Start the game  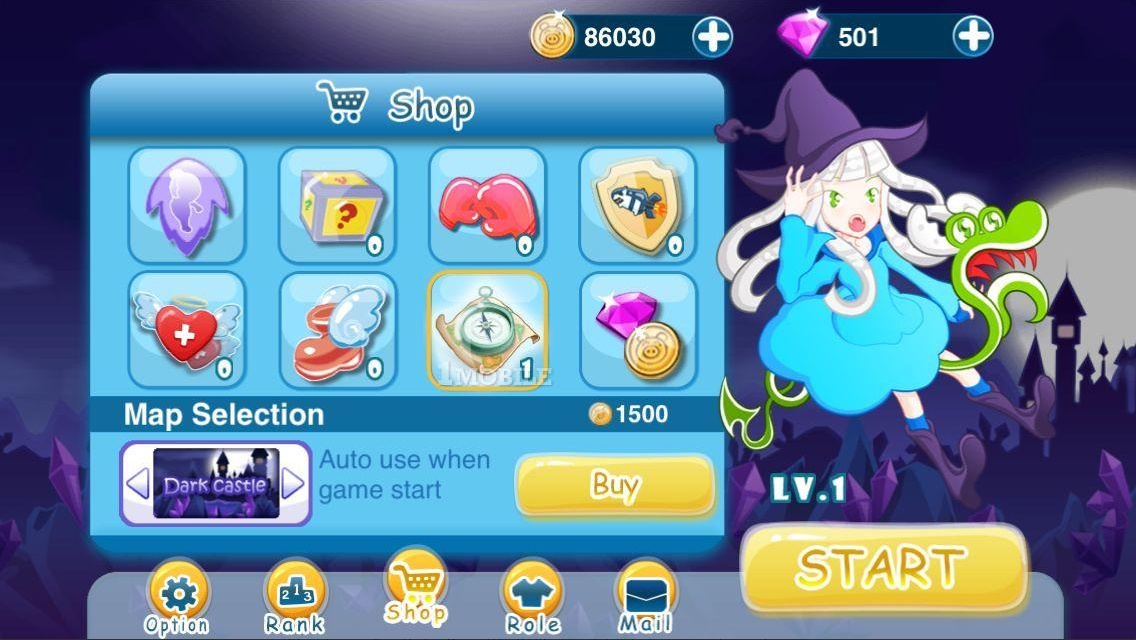click(x=883, y=566)
